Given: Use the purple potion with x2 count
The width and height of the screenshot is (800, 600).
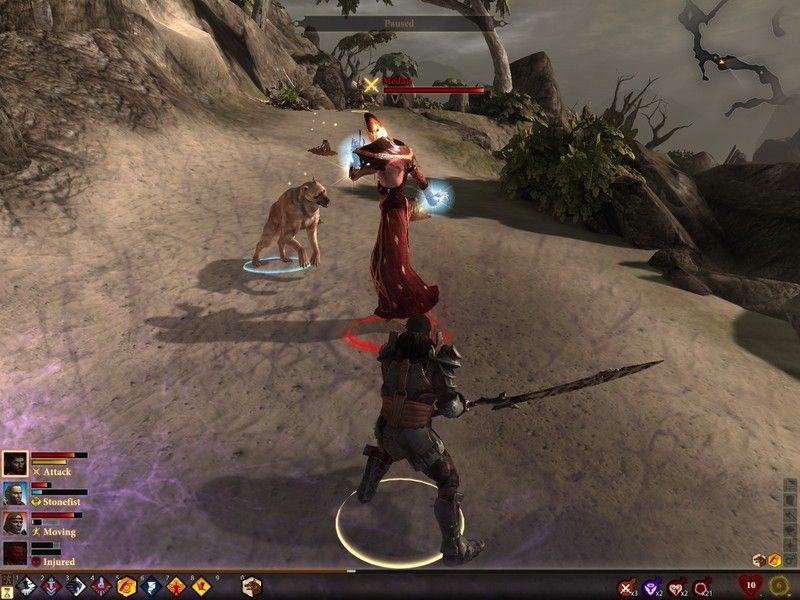Looking at the screenshot, I should pyautogui.click(x=652, y=587).
